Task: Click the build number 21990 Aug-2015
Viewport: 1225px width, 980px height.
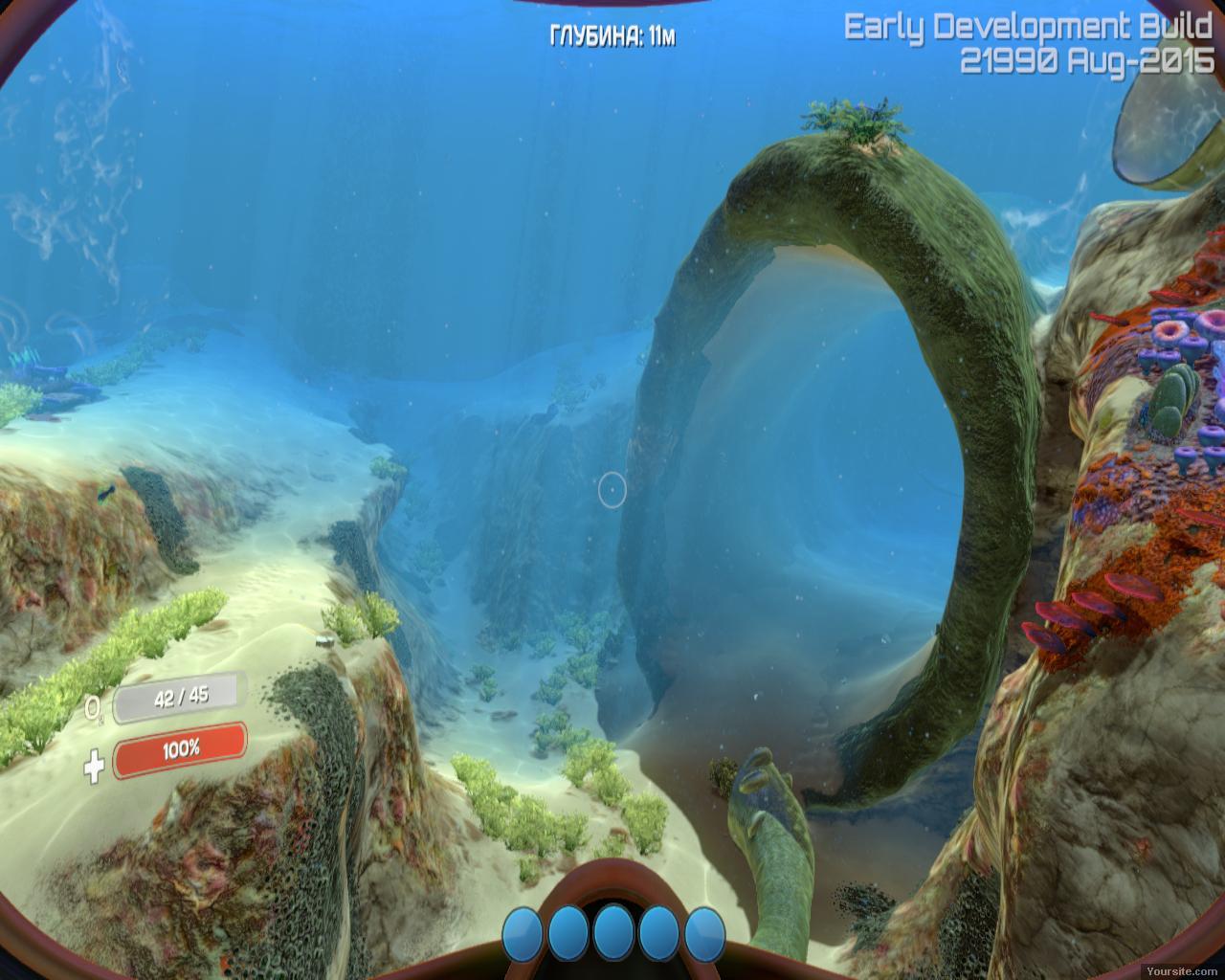Action: pyautogui.click(x=1086, y=57)
